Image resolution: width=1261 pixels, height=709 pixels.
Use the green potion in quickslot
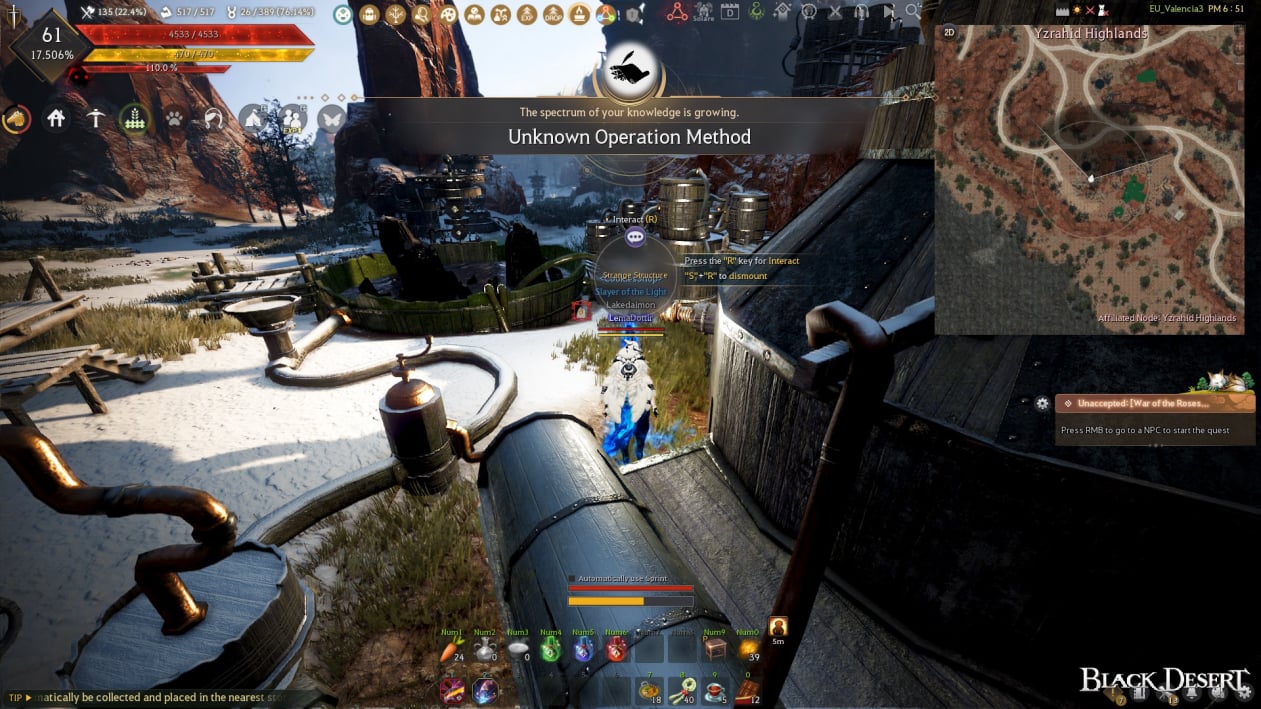[x=550, y=650]
